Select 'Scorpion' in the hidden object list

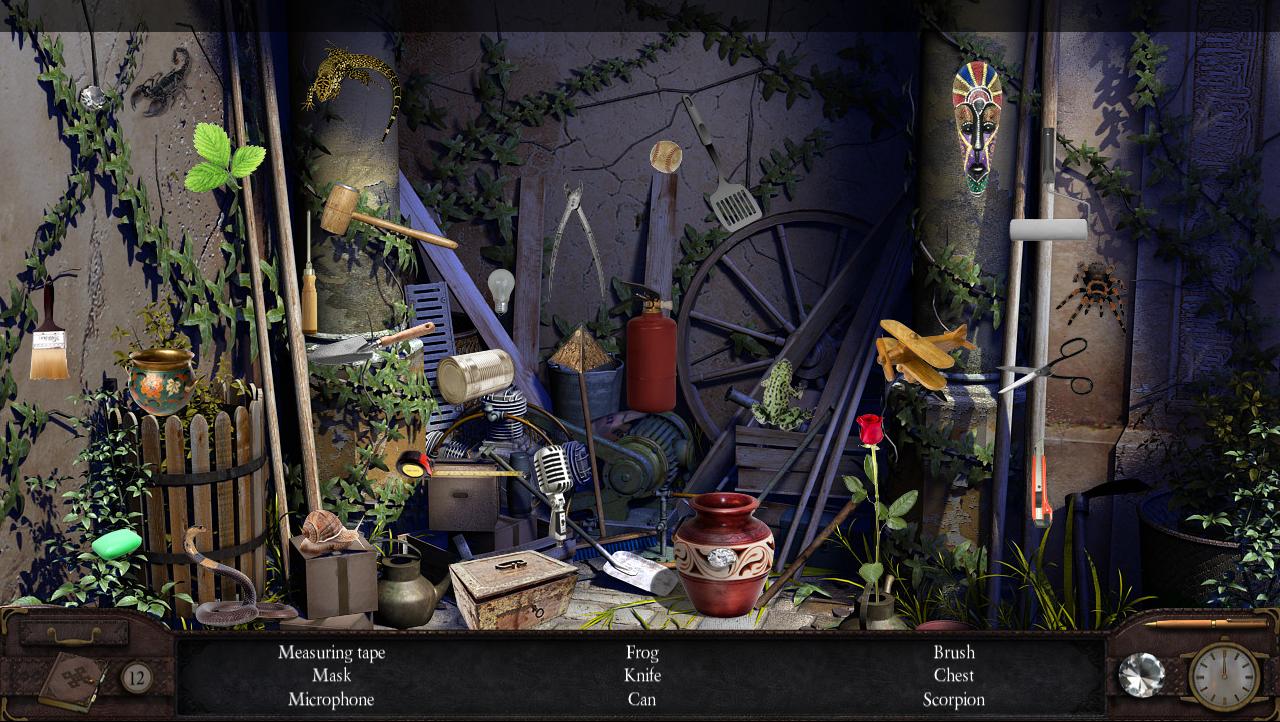click(x=952, y=699)
